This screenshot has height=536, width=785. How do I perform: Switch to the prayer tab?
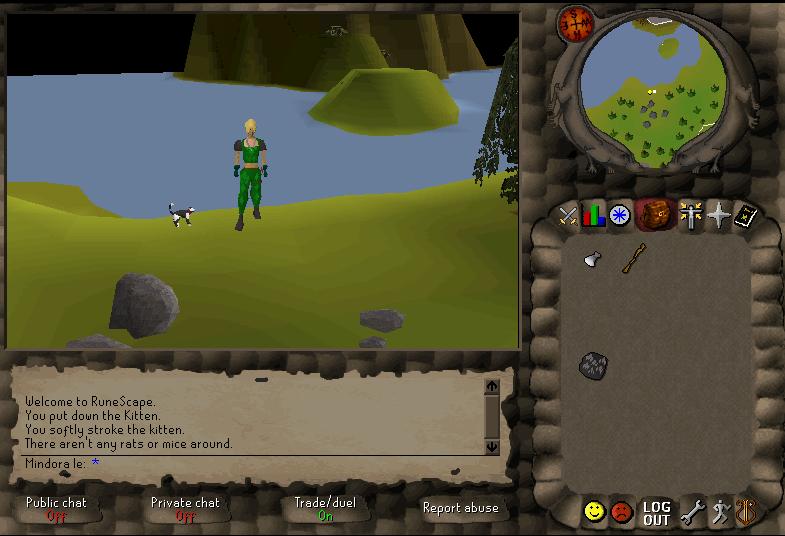click(x=719, y=216)
